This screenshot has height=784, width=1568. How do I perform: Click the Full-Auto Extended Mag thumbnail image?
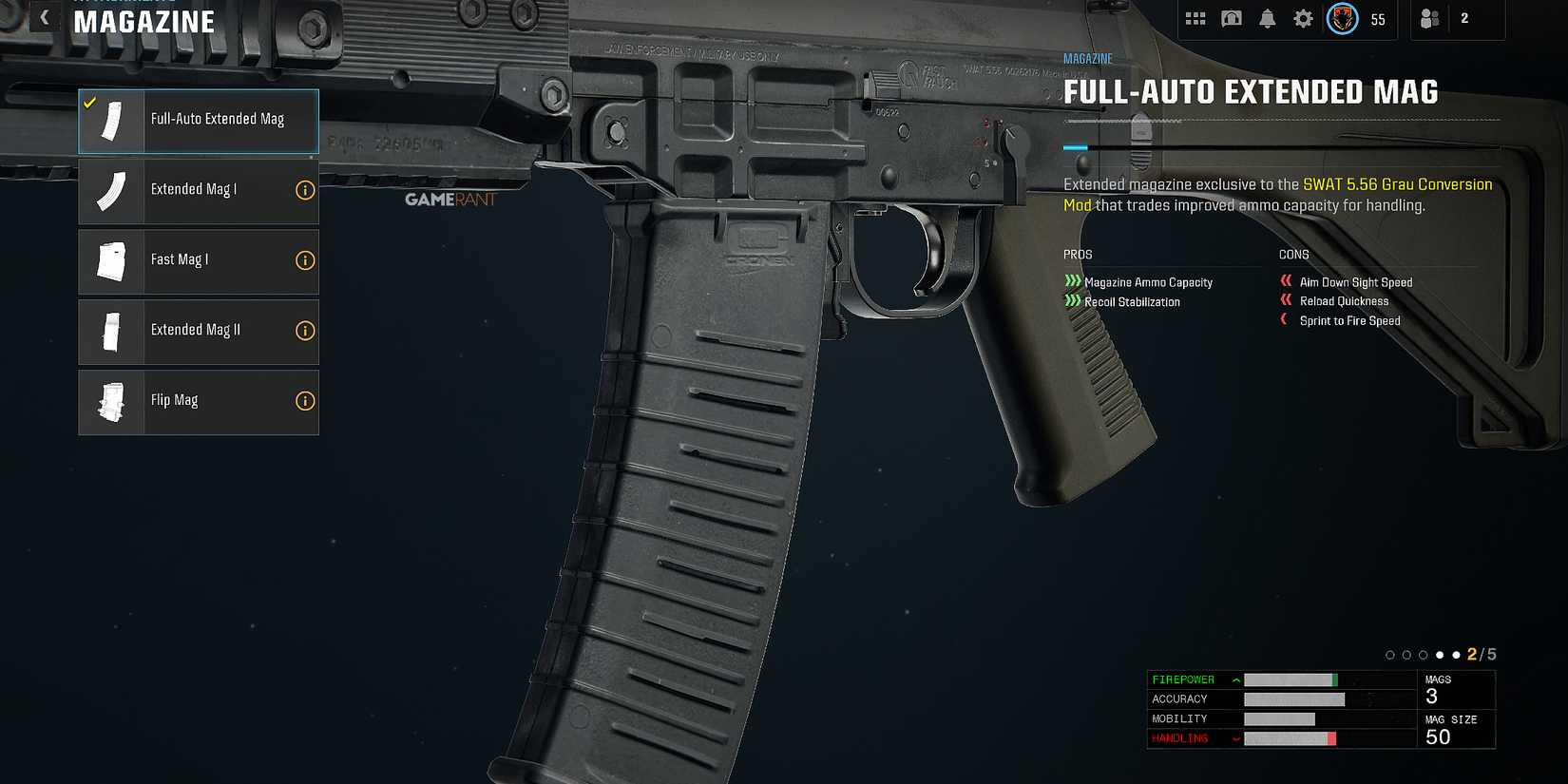[x=110, y=121]
